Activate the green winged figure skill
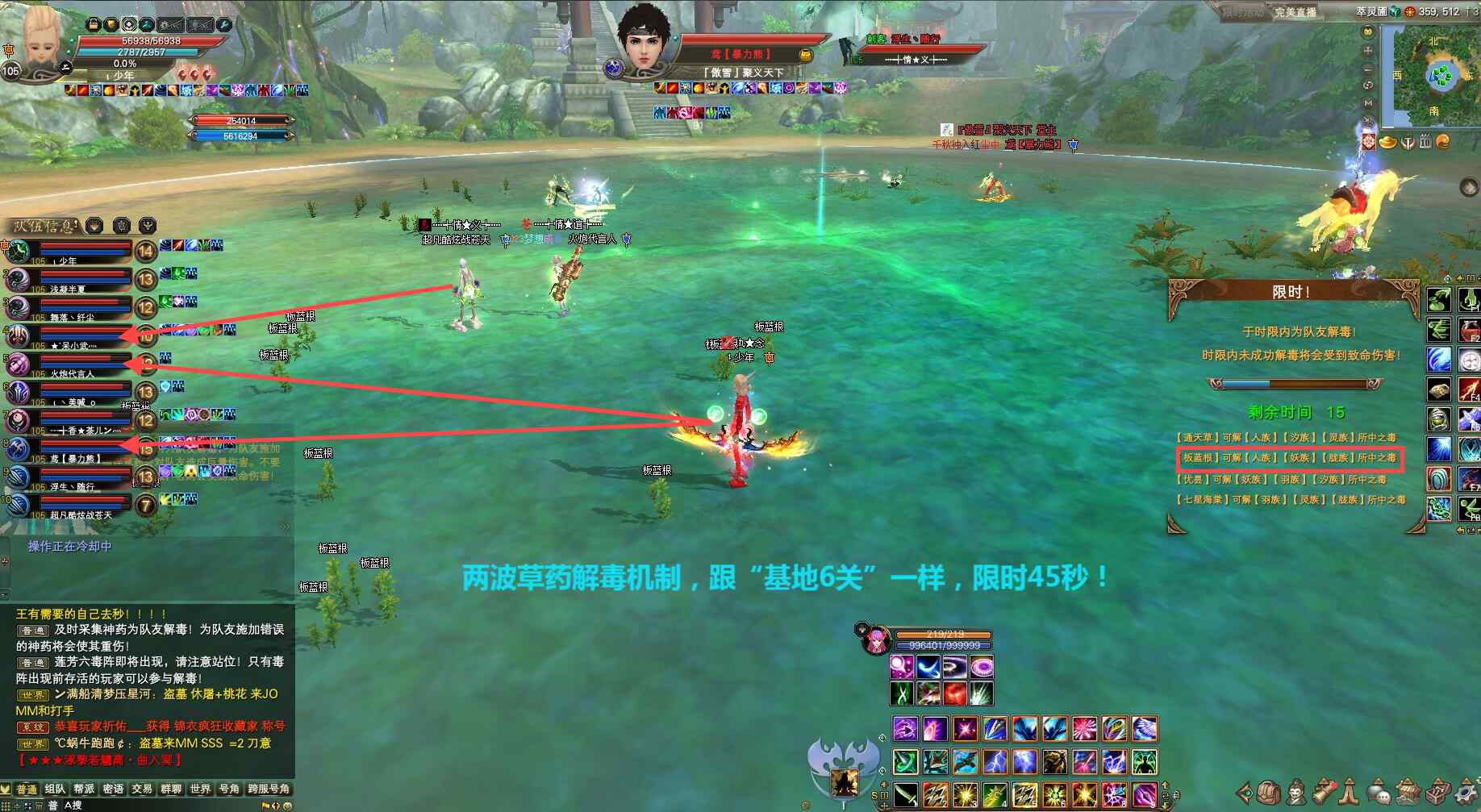1481x812 pixels. point(1145,762)
